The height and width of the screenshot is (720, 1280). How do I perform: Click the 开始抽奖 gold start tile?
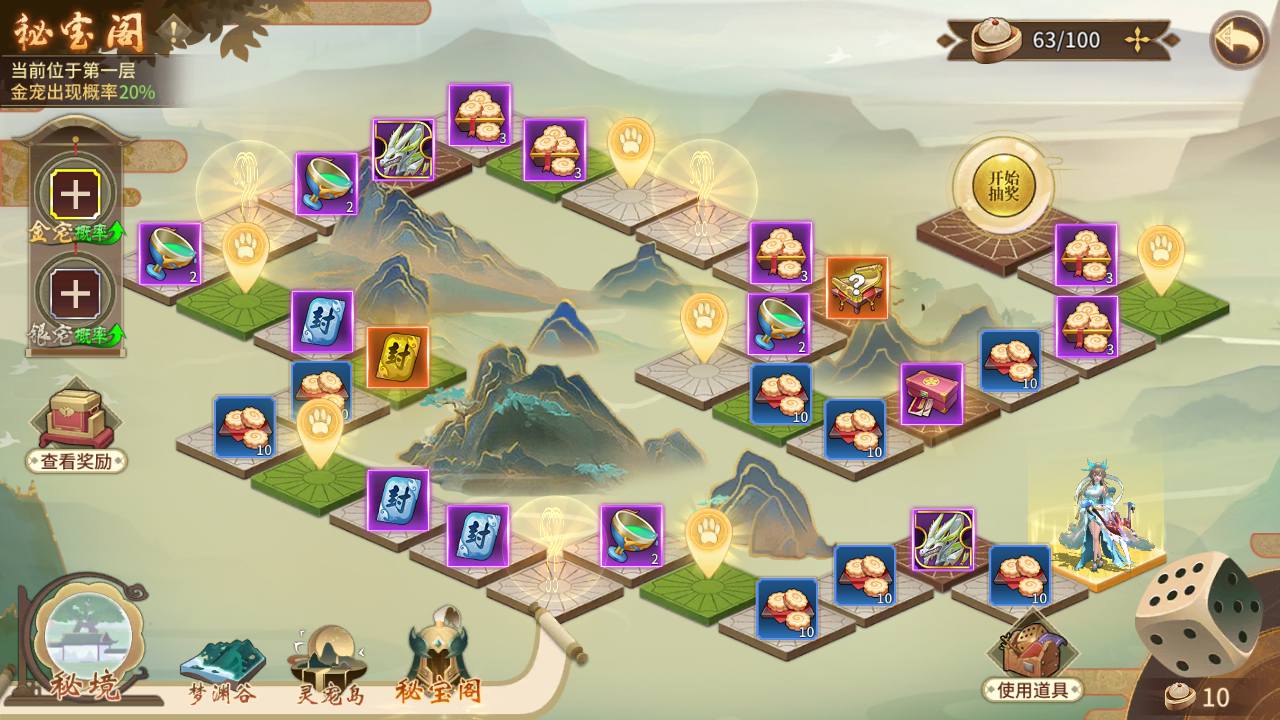point(1002,185)
